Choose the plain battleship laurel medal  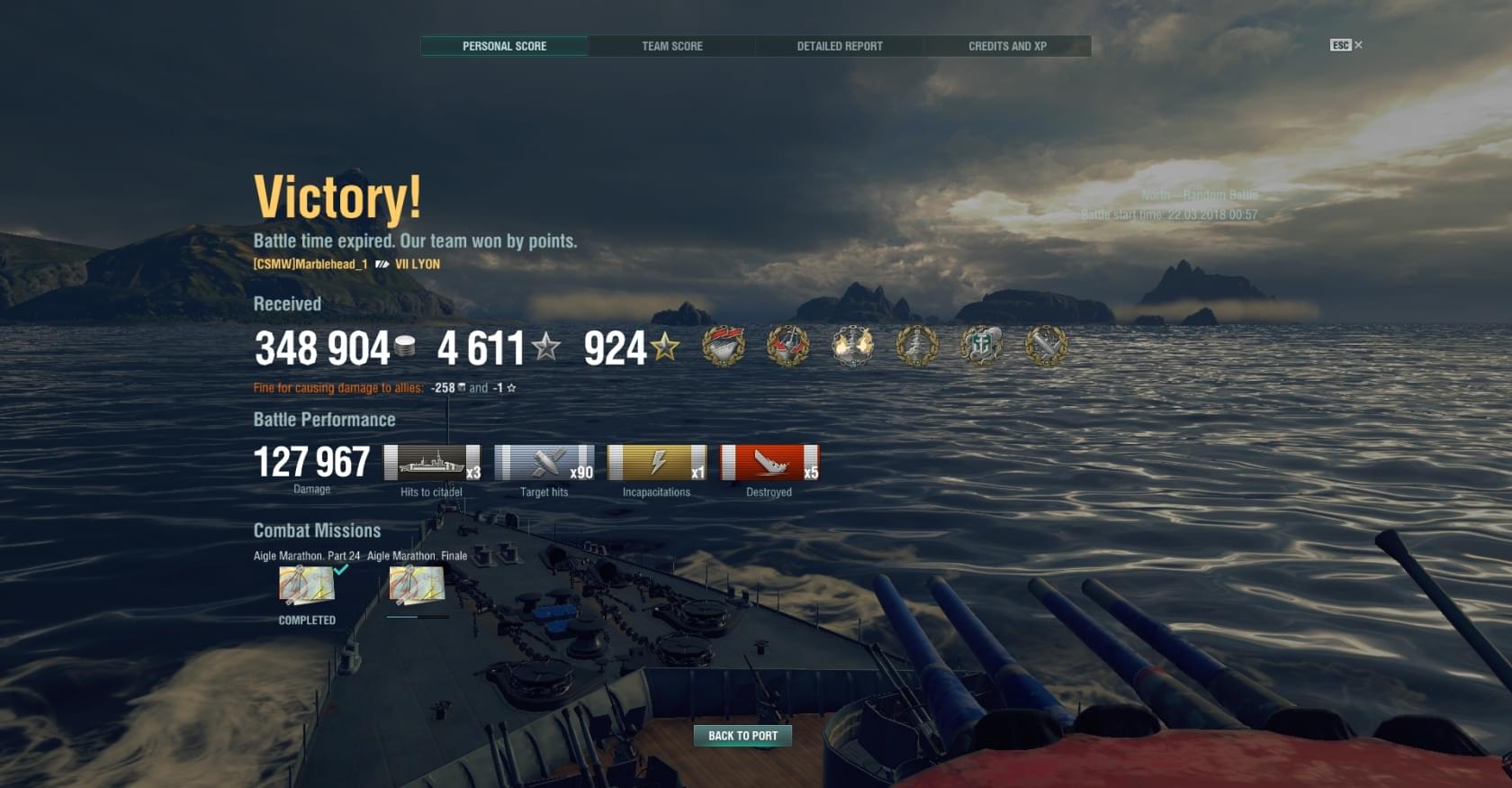[917, 346]
